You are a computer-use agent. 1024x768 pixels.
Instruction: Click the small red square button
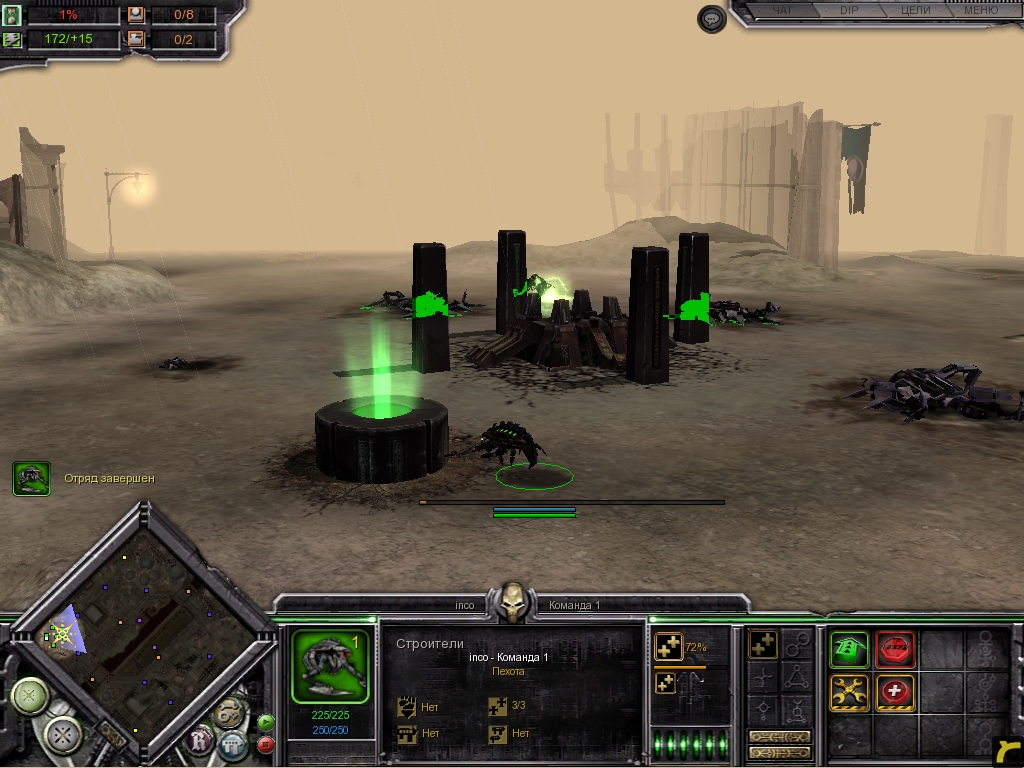(266, 744)
